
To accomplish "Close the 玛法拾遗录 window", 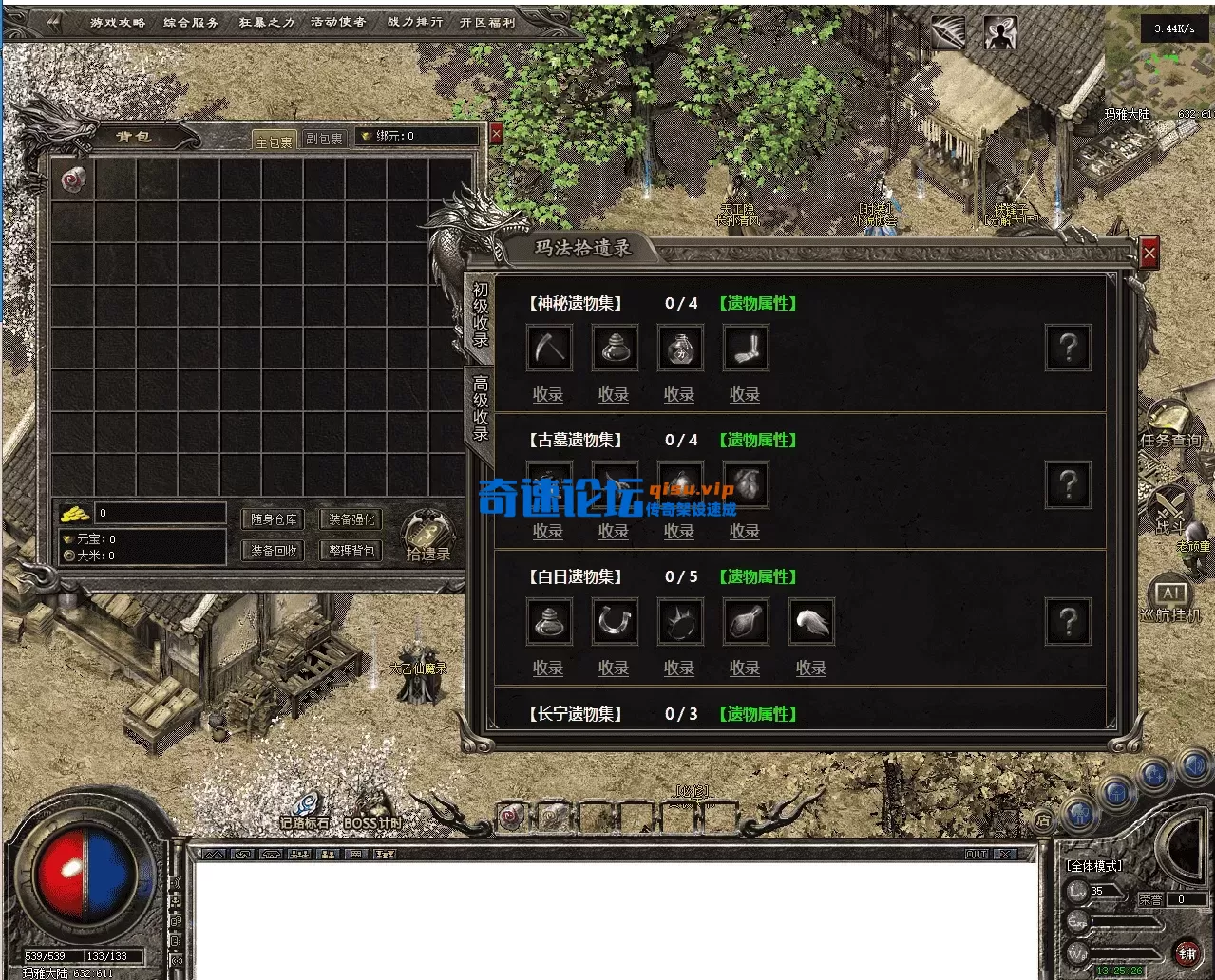I will coord(1149,254).
